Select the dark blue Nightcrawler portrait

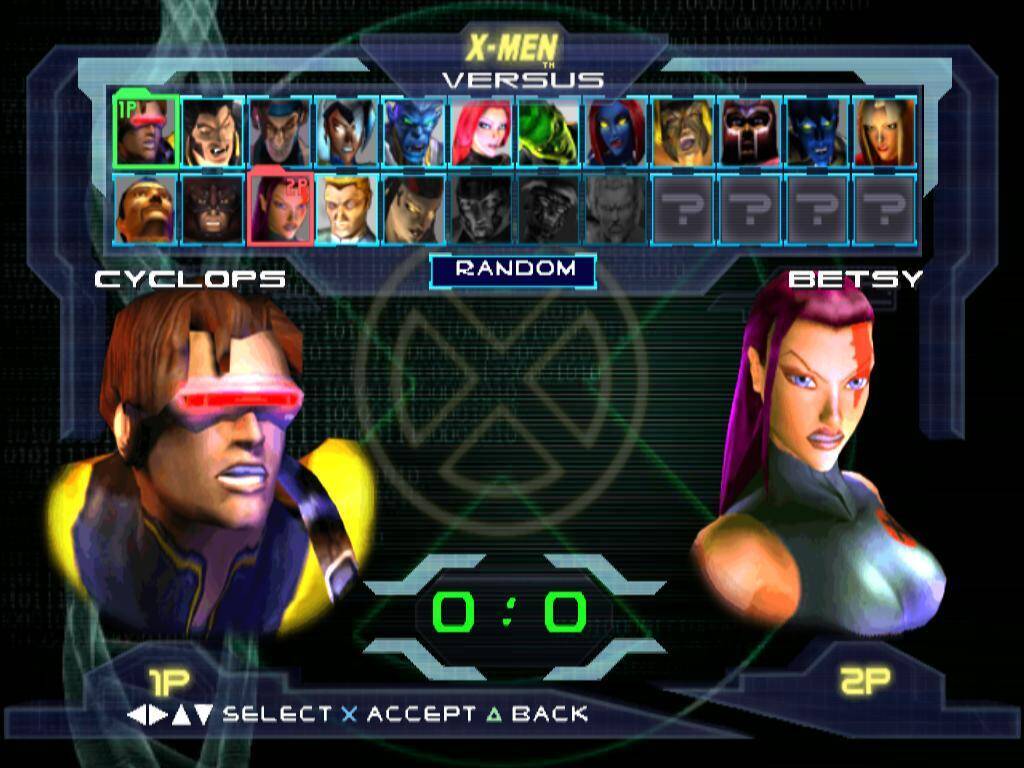(x=817, y=131)
